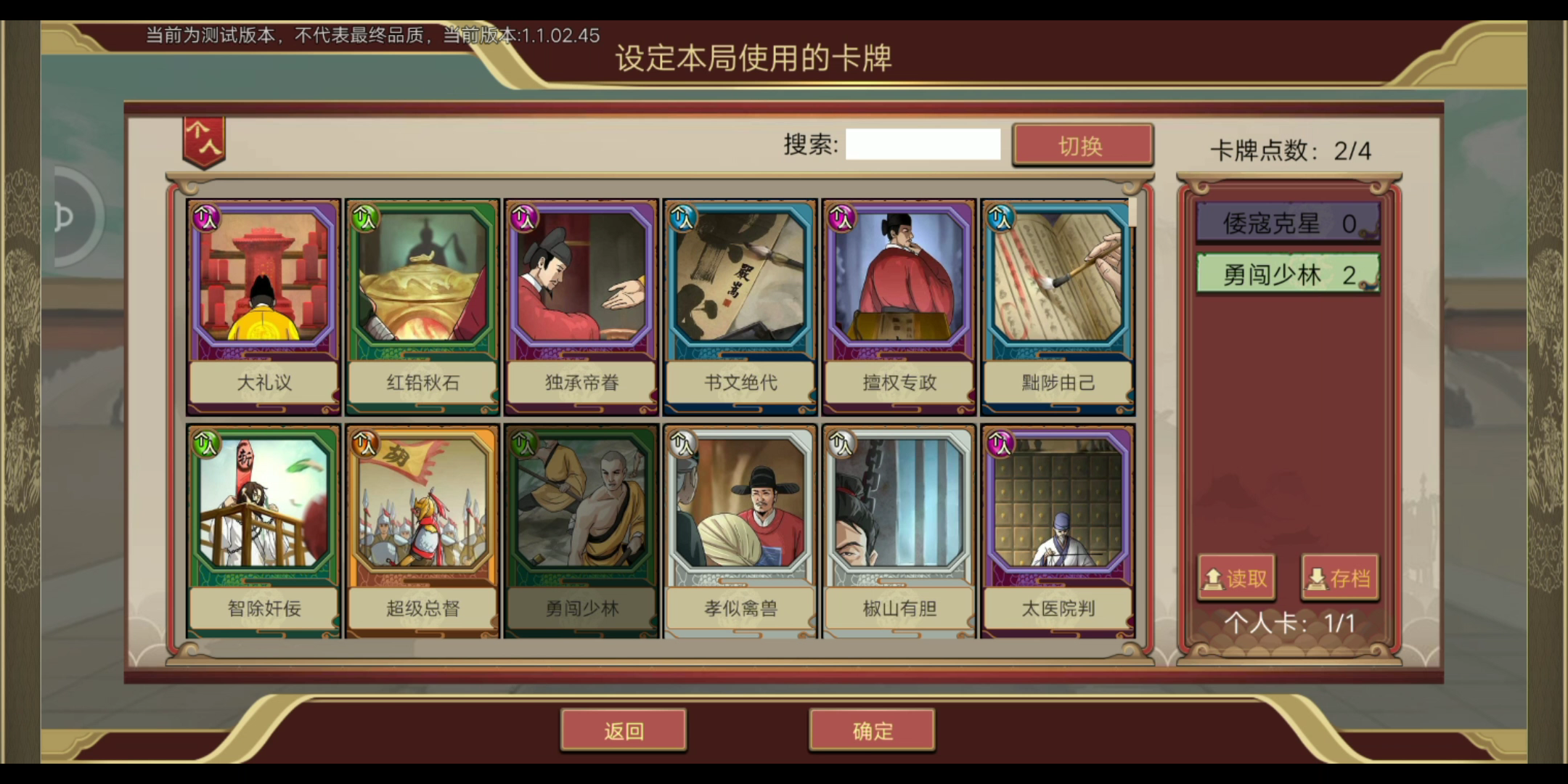Click the 搜索 search input field

(x=923, y=144)
